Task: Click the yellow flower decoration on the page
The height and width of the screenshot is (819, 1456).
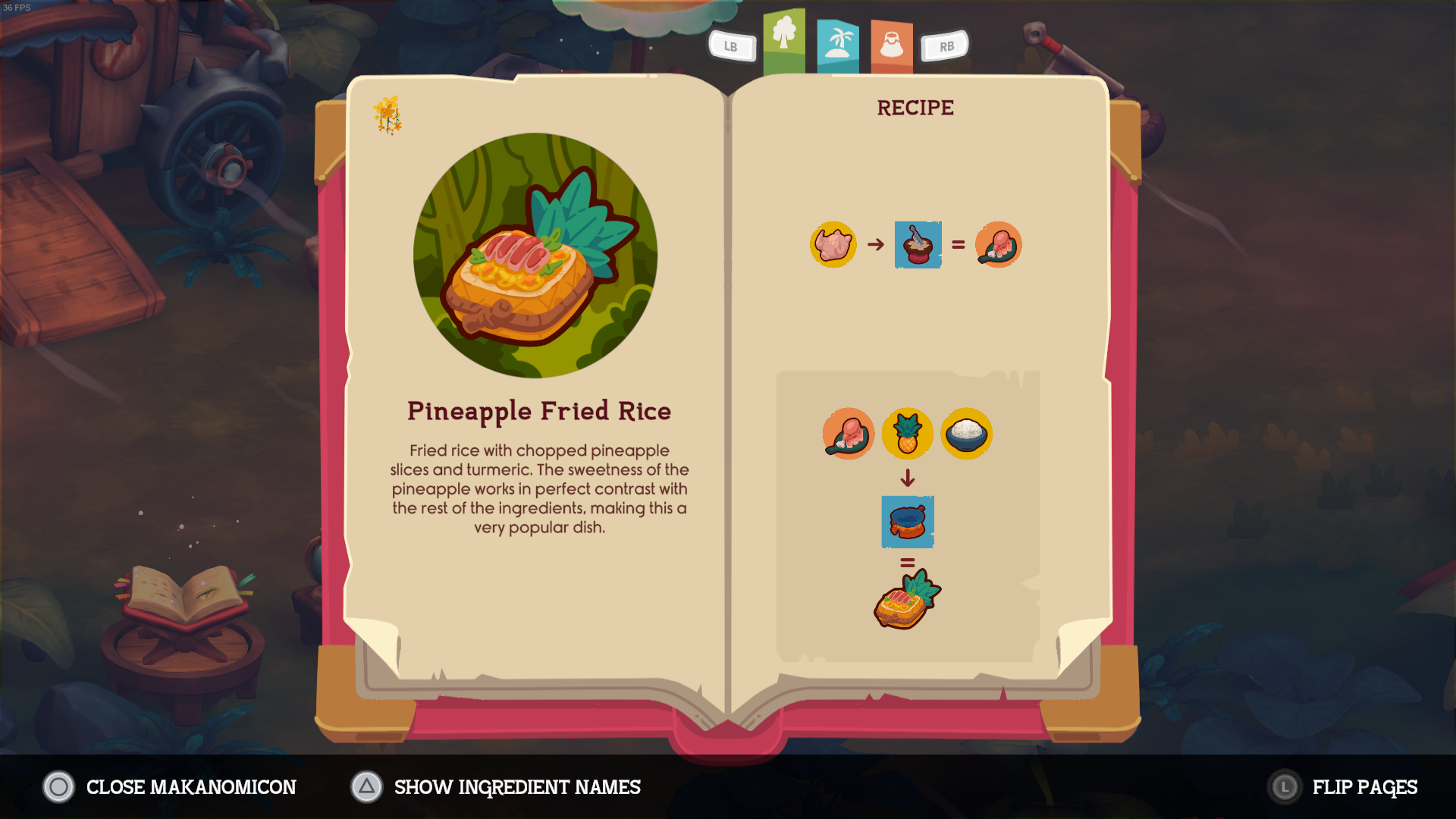Action: coord(388,112)
